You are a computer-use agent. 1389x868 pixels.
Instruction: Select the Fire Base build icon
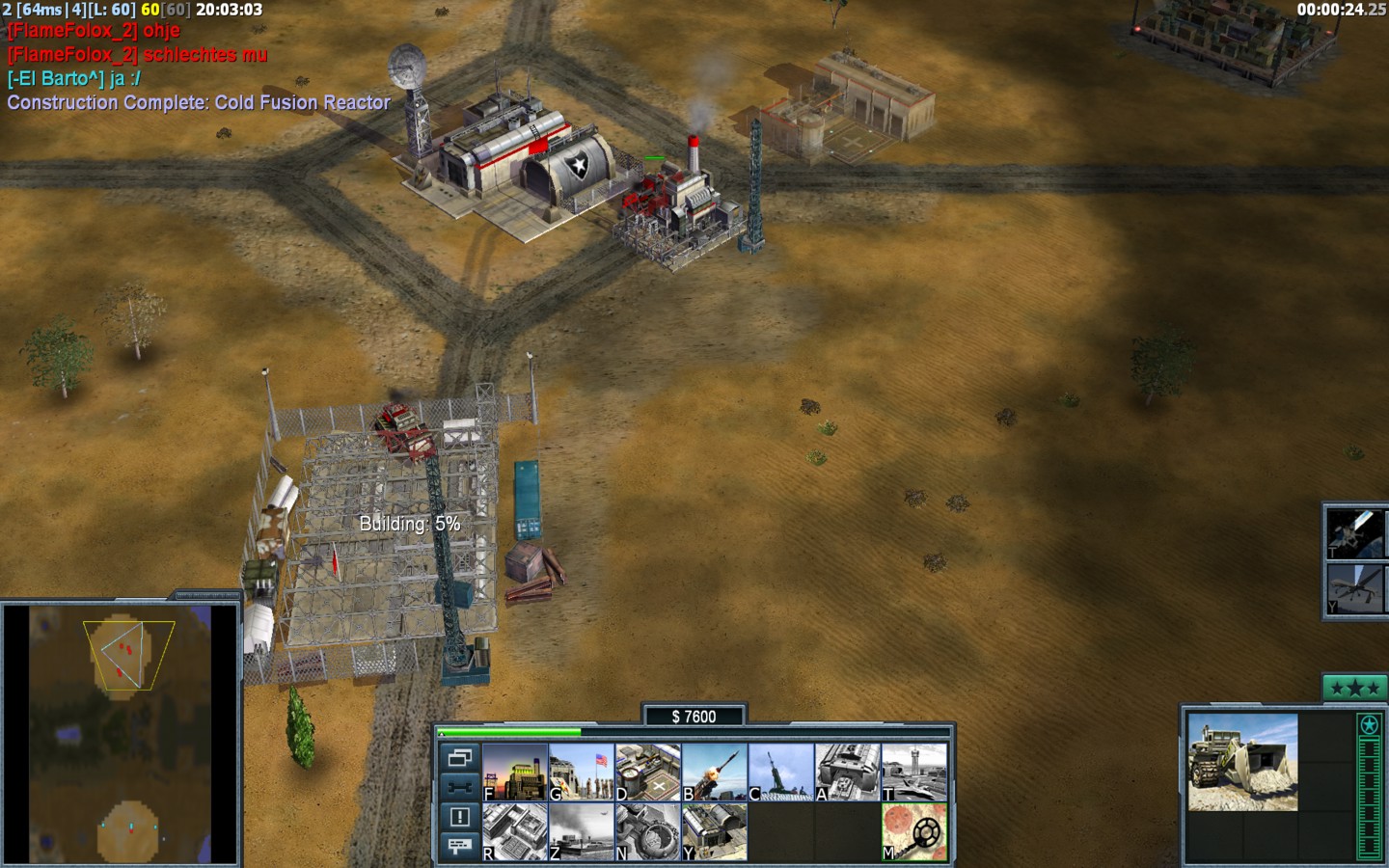(781, 772)
